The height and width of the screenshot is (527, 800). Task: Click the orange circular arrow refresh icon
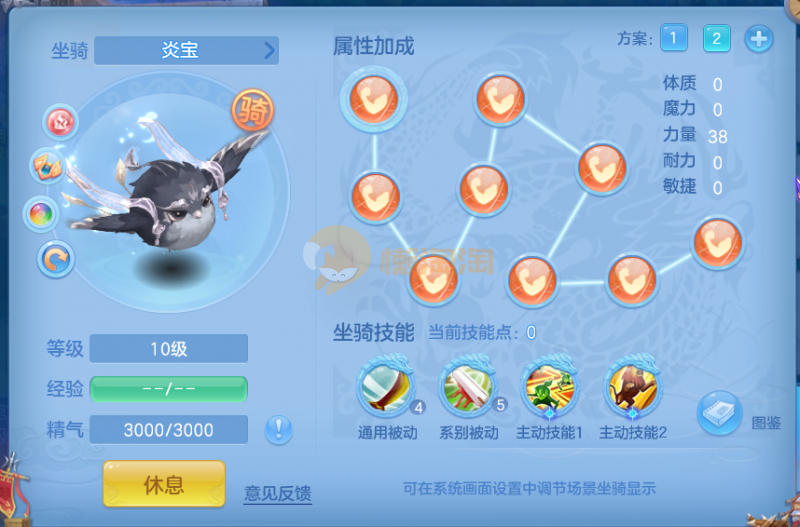click(x=55, y=259)
